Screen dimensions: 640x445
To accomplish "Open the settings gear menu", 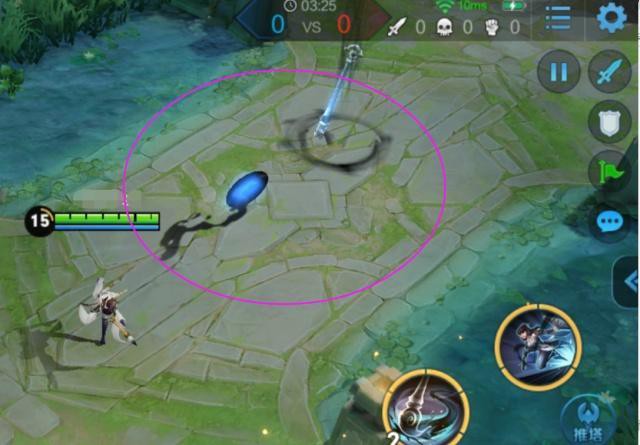I will [611, 18].
